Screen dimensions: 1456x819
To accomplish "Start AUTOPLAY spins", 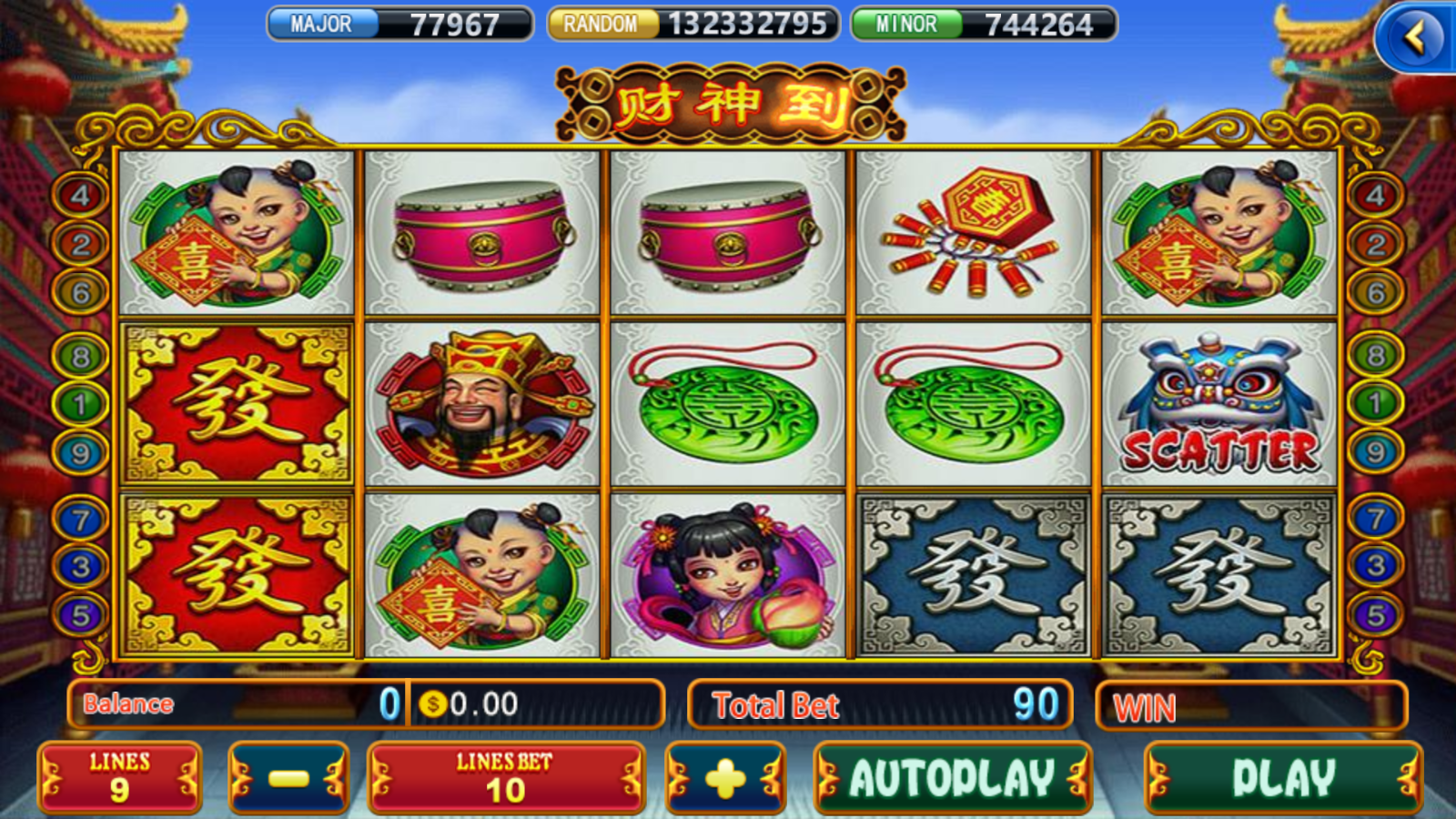I will coord(952,778).
